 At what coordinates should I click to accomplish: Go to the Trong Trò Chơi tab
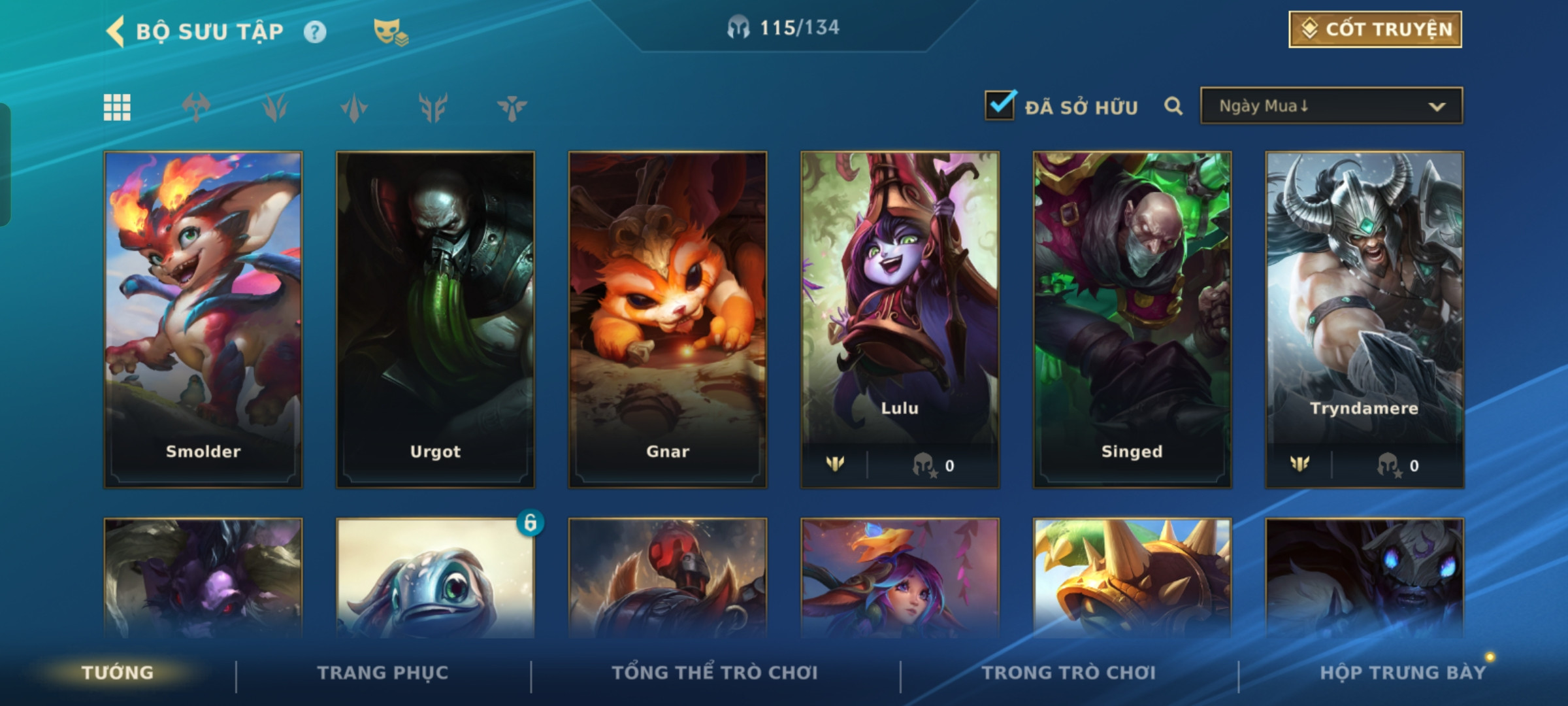tap(1069, 673)
